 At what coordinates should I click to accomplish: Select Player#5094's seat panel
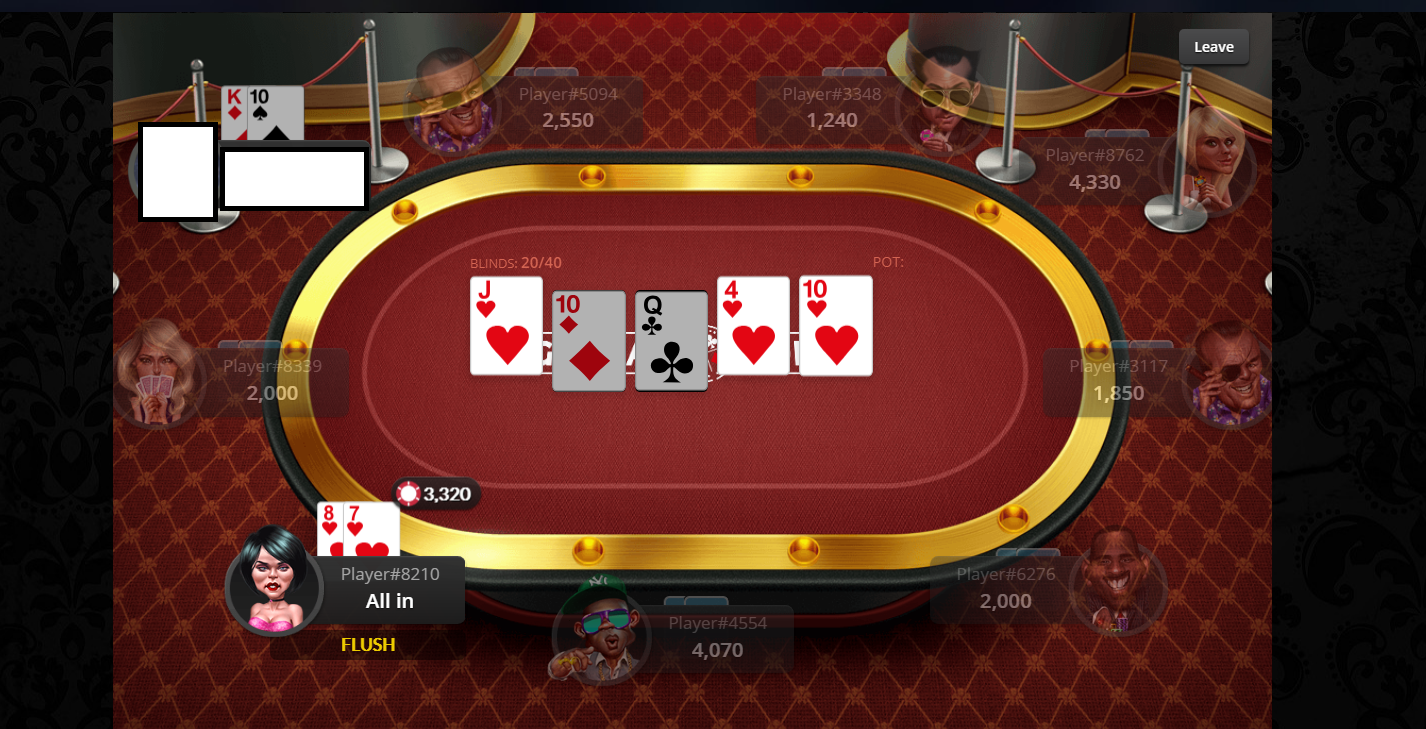pyautogui.click(x=567, y=108)
